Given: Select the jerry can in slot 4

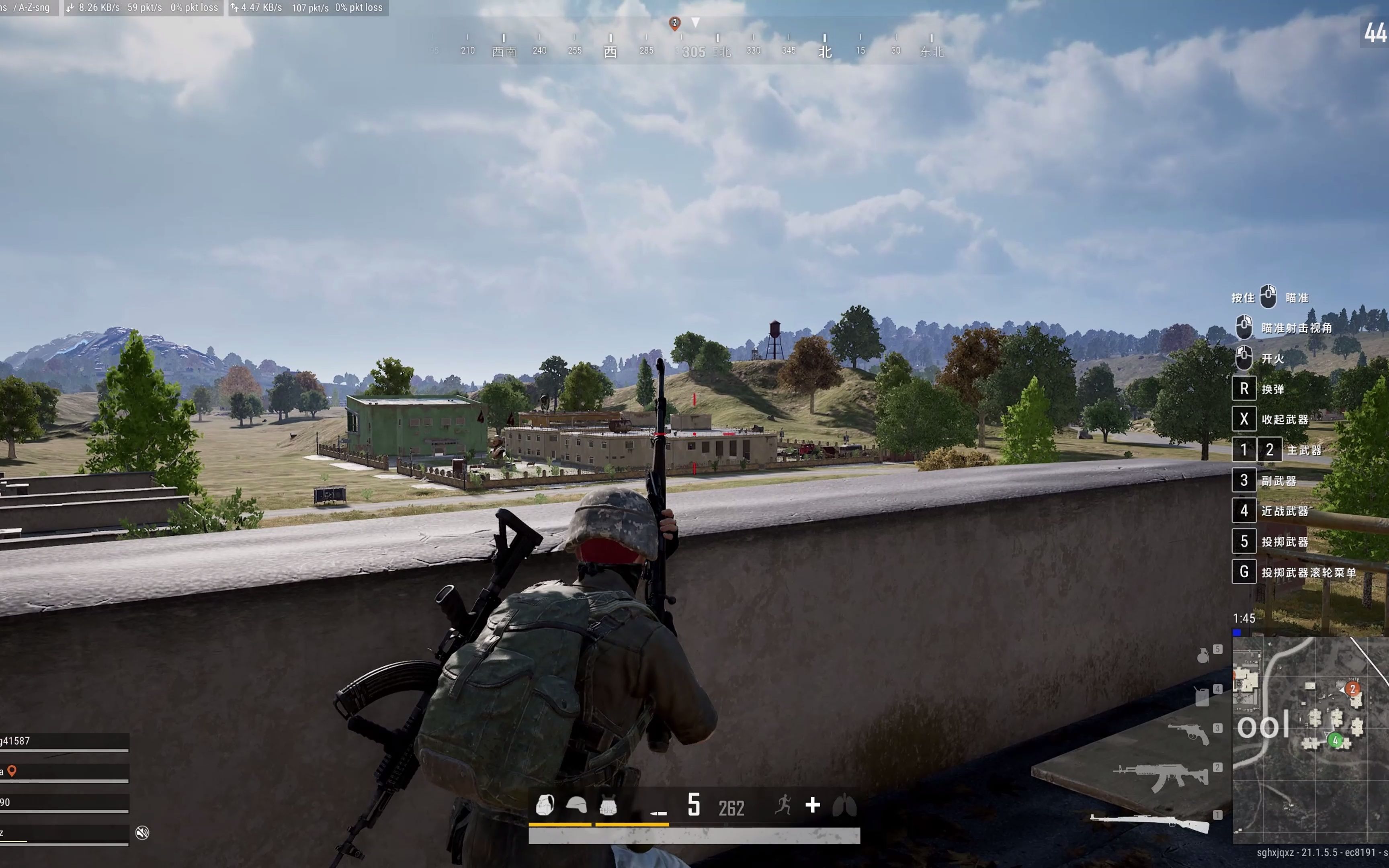Looking at the screenshot, I should coord(1202,697).
